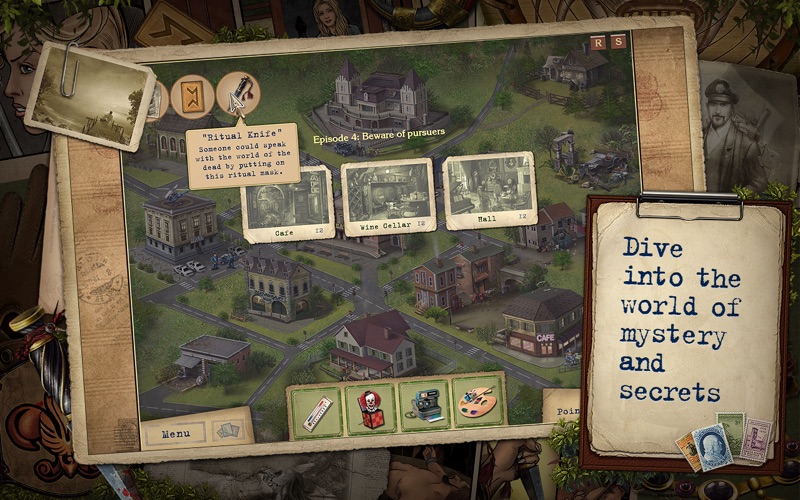Enter the Wine Cellar location

[387, 195]
